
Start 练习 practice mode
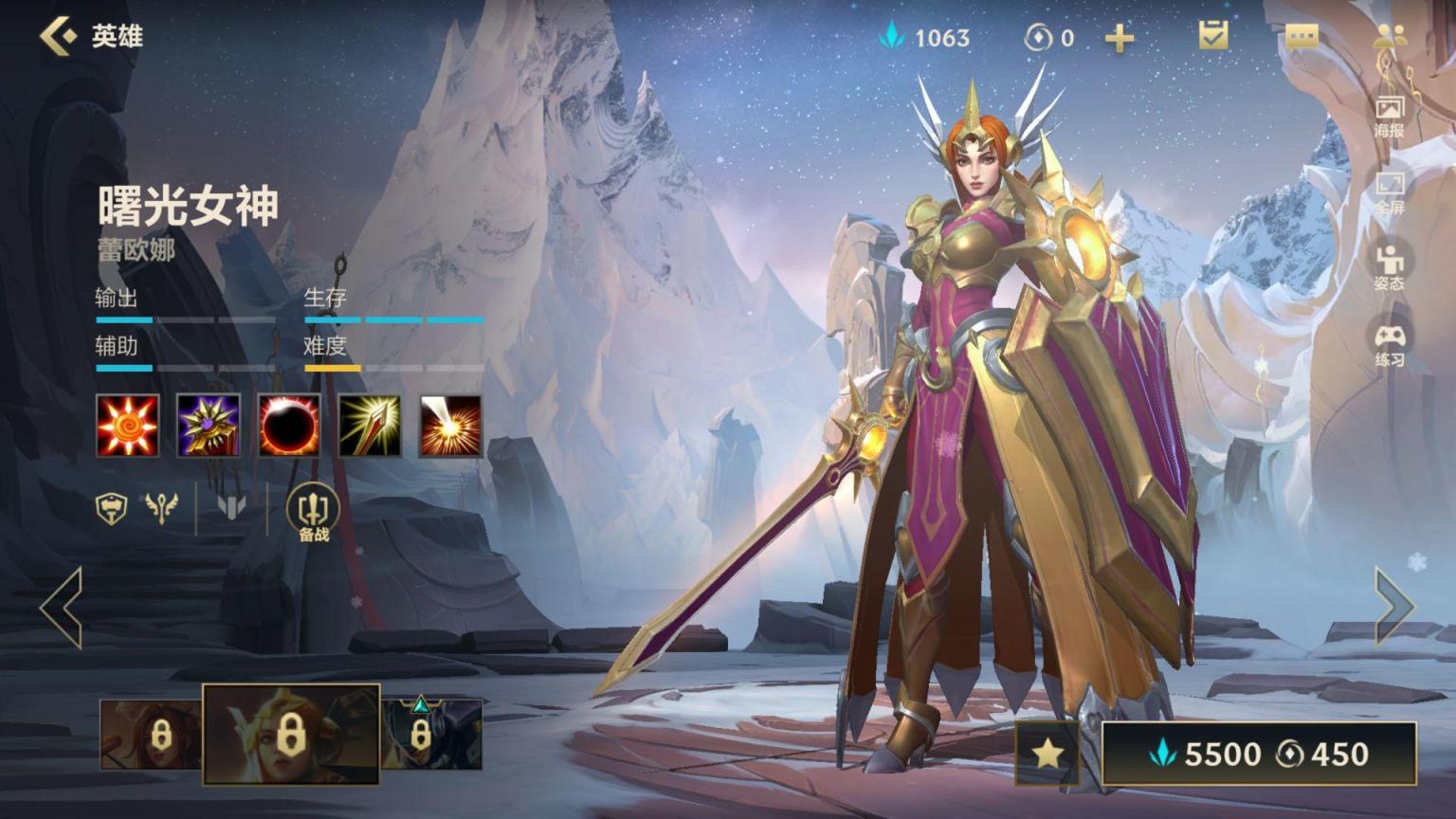tap(1389, 345)
